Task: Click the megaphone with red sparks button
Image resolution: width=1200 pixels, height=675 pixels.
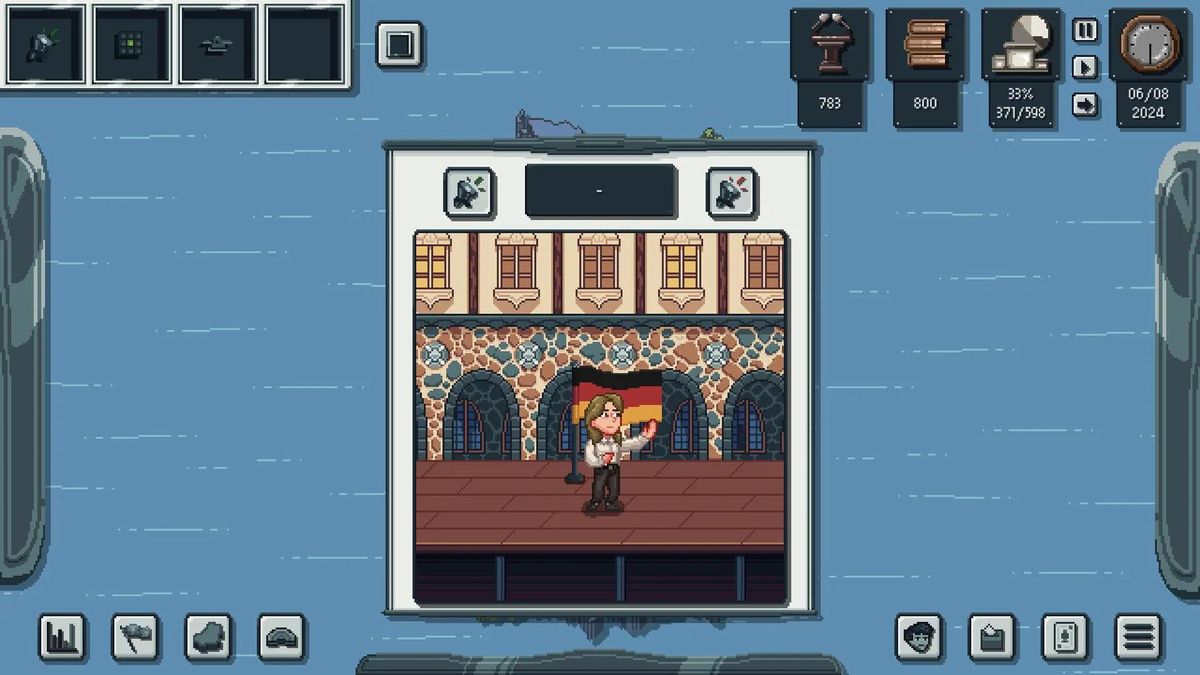Action: pyautogui.click(x=731, y=192)
